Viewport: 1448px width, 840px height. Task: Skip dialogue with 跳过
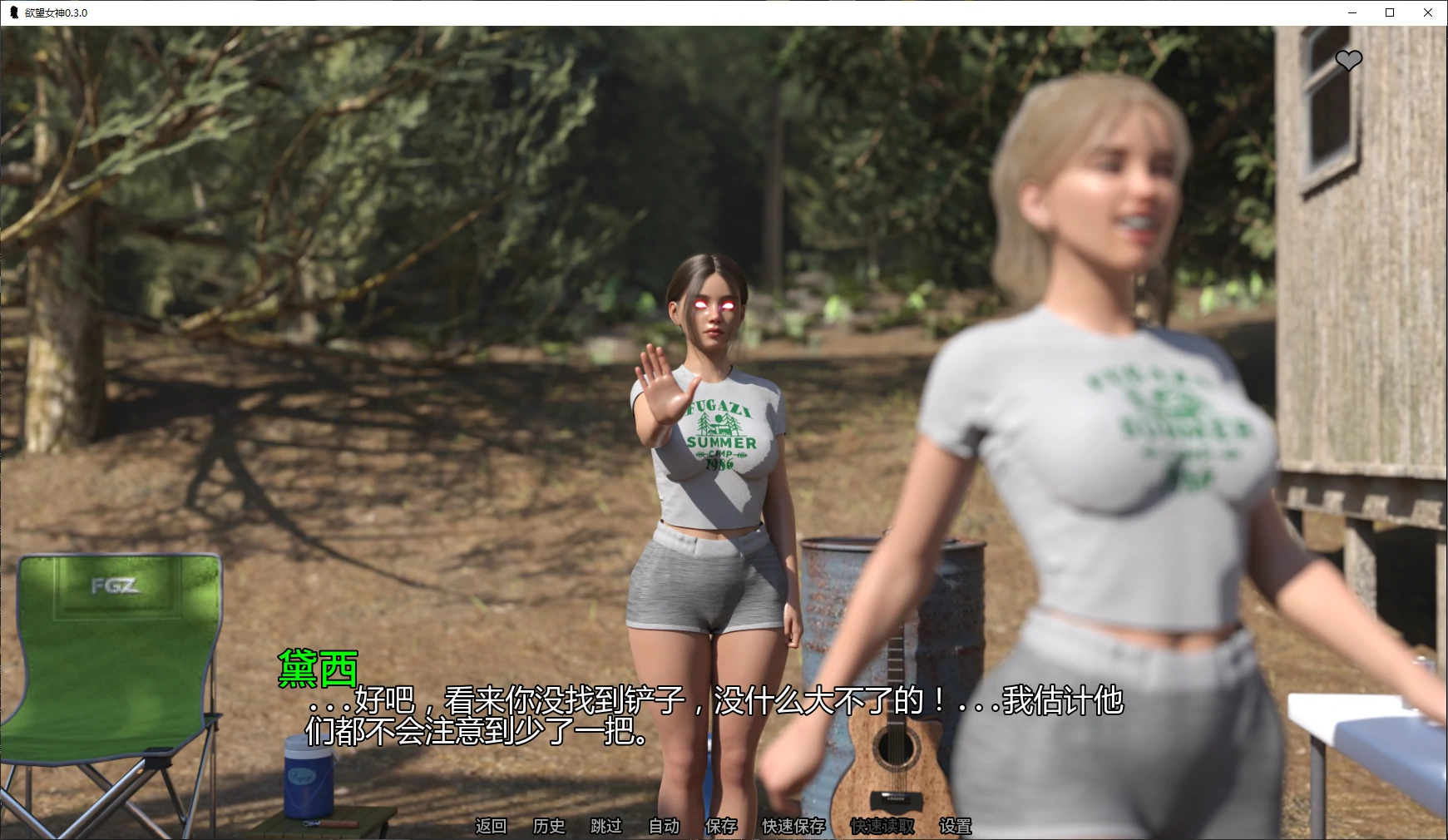(x=606, y=826)
